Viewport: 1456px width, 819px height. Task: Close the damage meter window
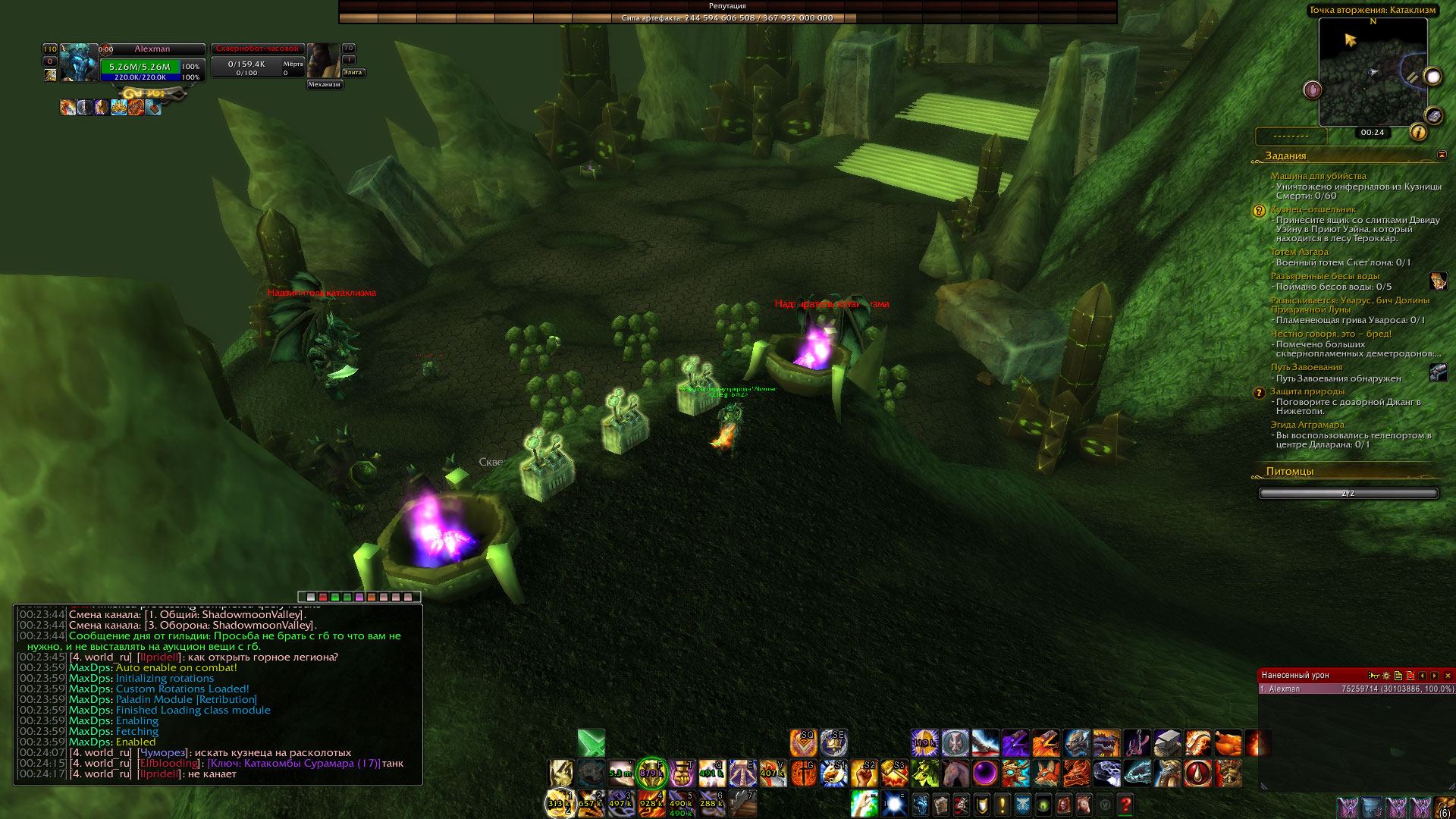tap(1448, 676)
